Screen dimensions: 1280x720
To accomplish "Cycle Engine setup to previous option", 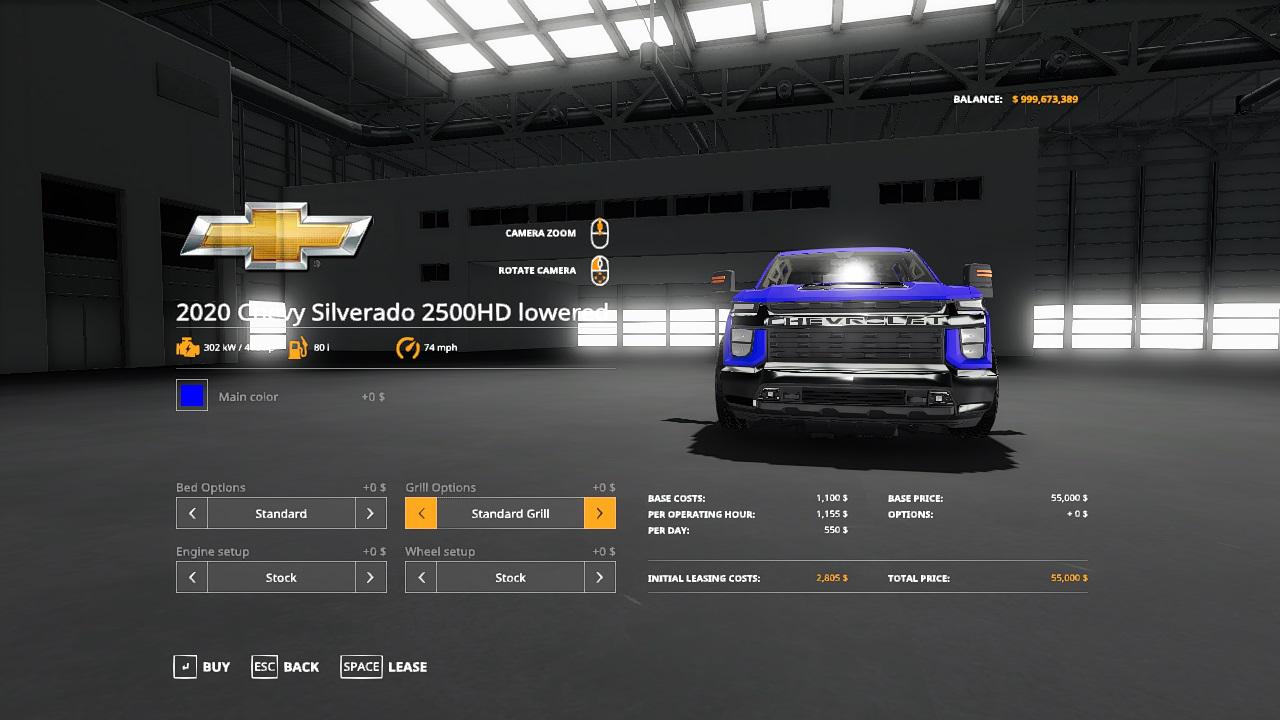I will coord(192,577).
